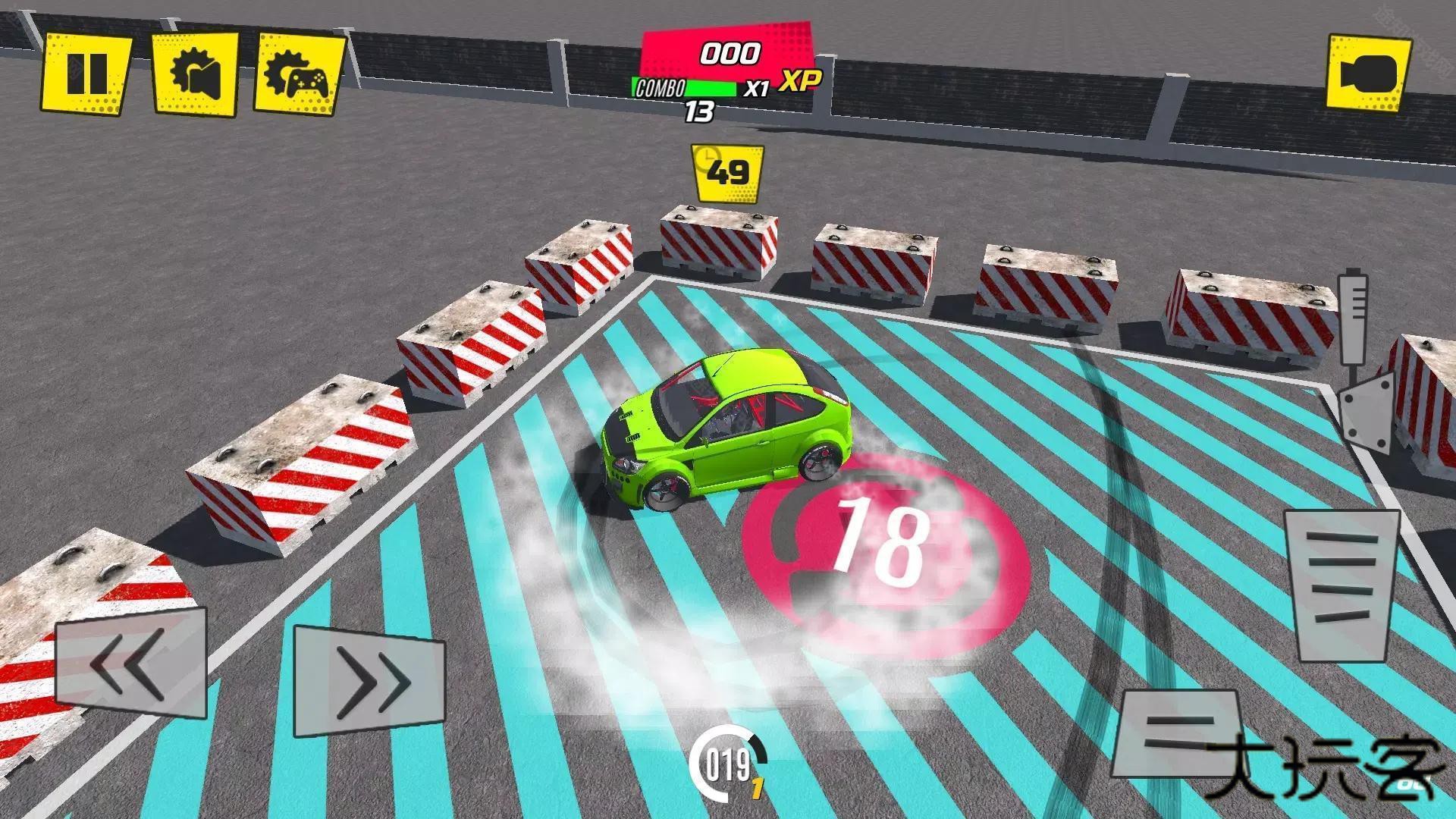Pull the handbrake lever

click(x=1359, y=364)
